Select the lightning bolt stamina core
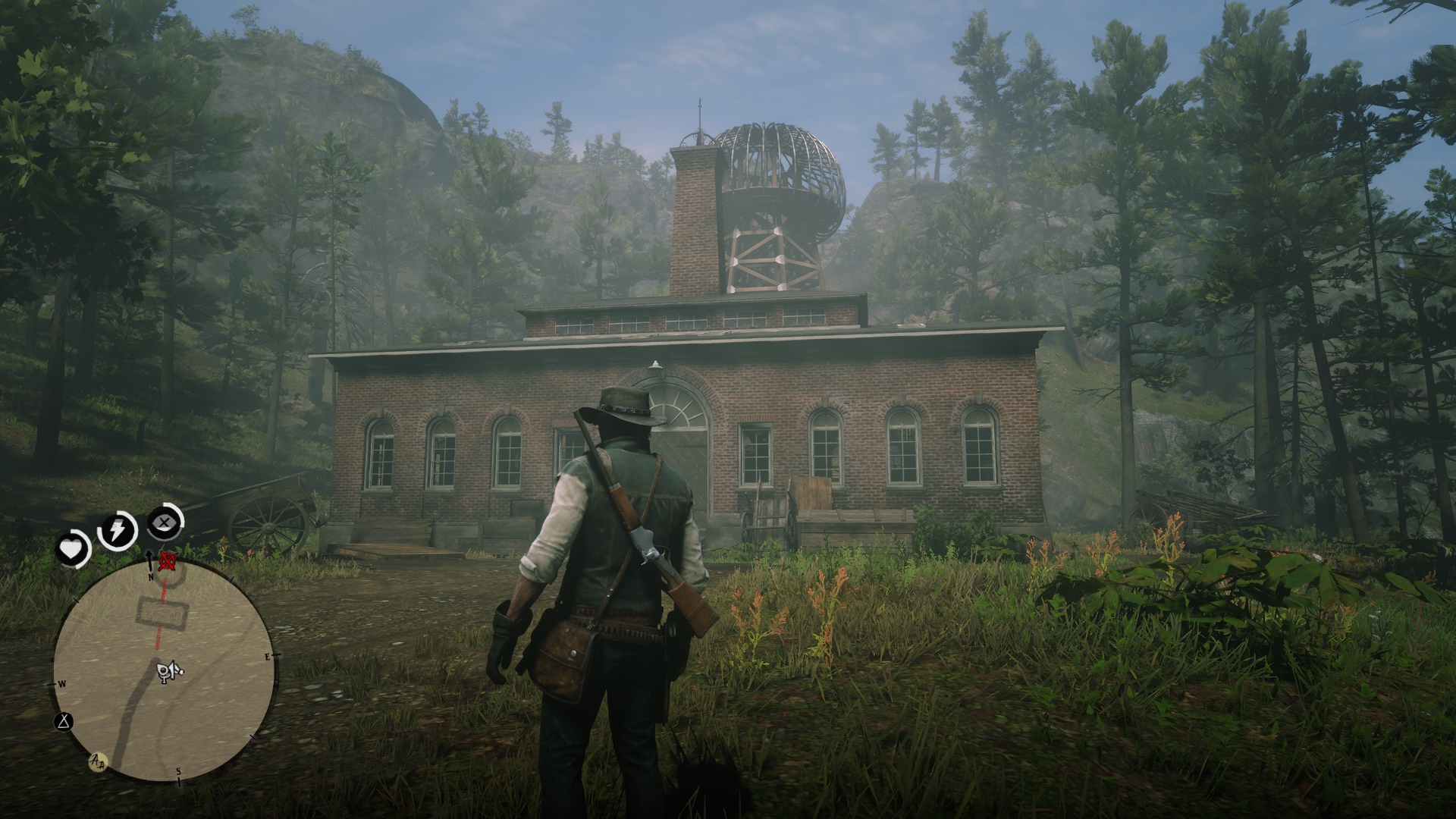 click(x=118, y=529)
